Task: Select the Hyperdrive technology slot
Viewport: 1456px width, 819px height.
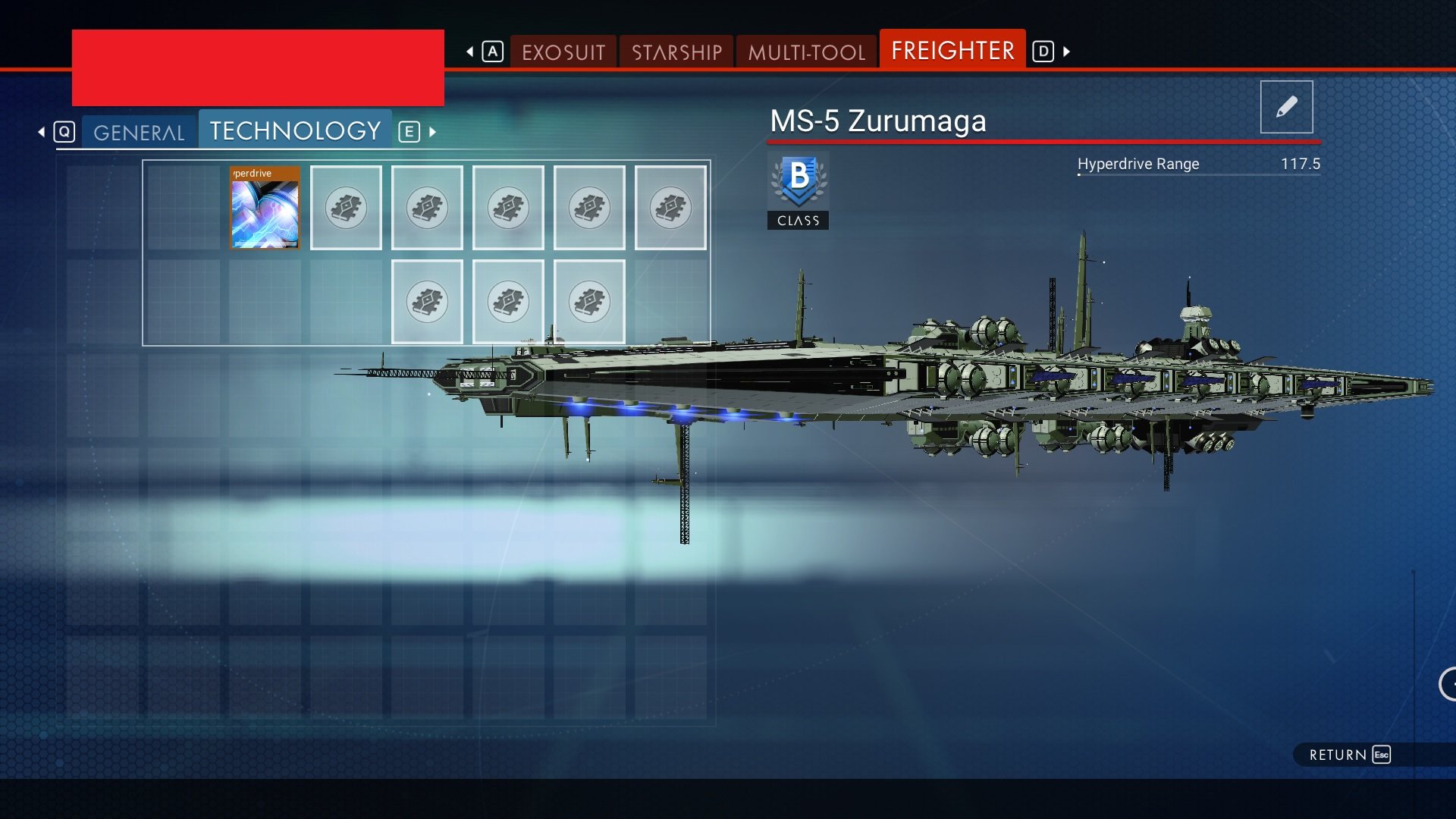Action: (265, 208)
